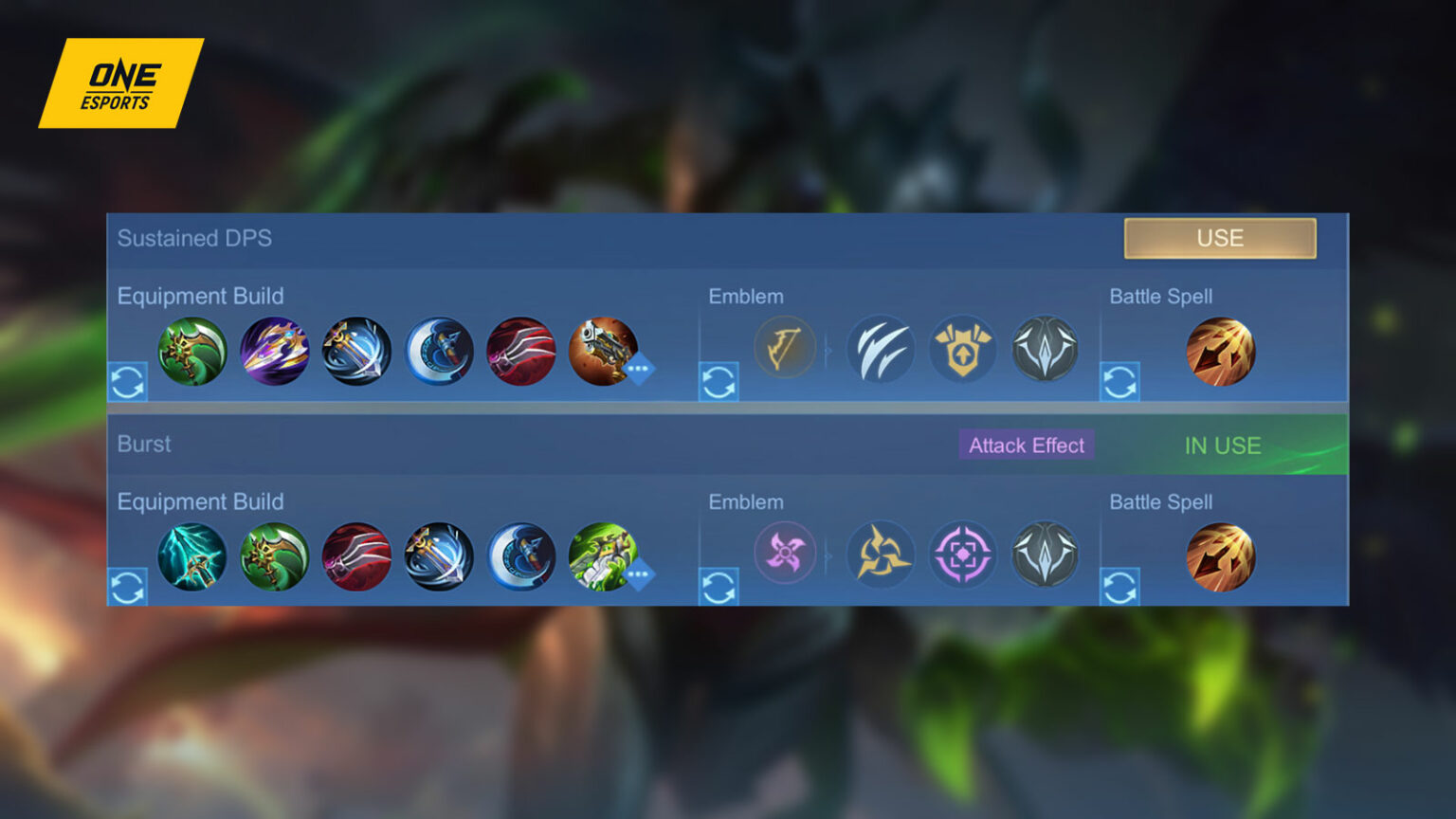The image size is (1456, 819).
Task: Select the pink targeting talent in Burst emblem row
Action: point(963,555)
